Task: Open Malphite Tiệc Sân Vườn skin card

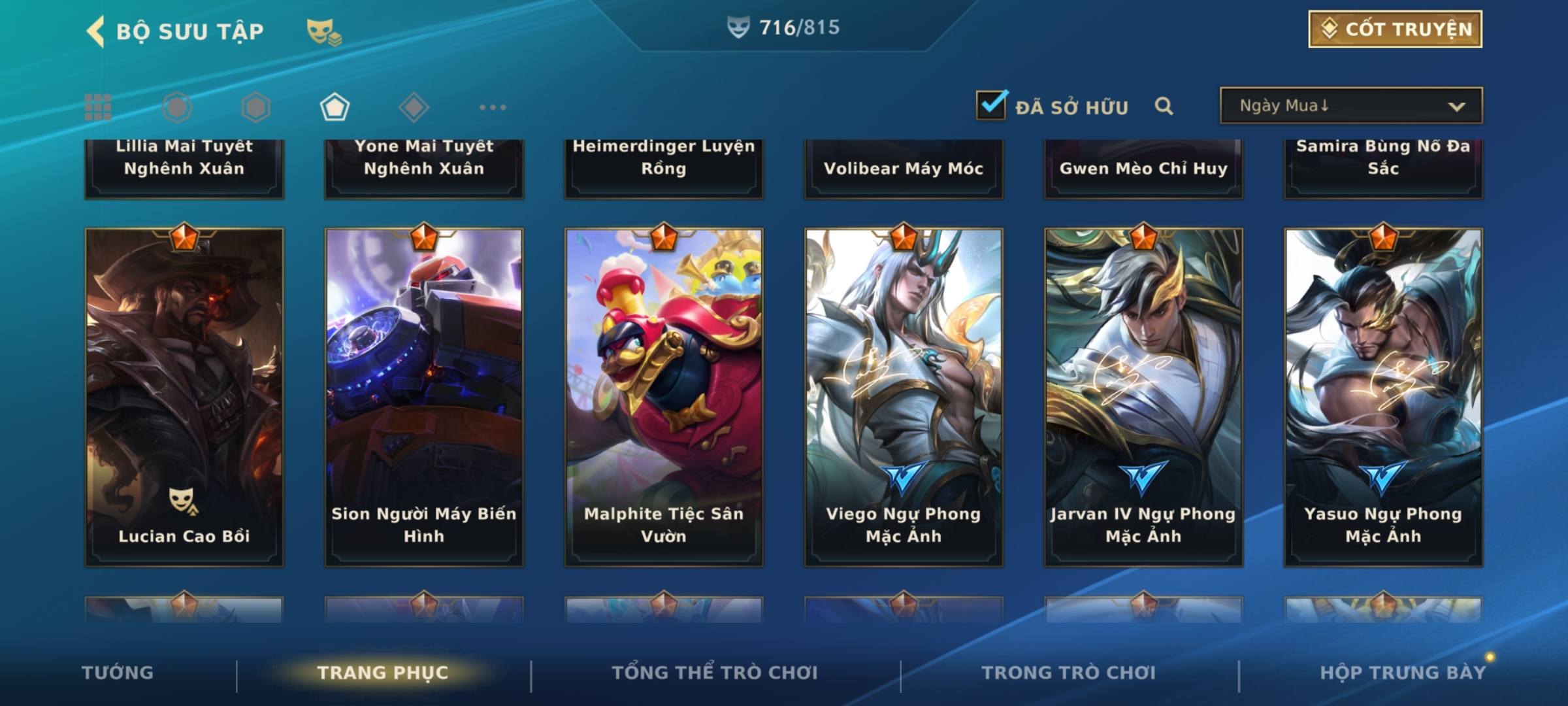Action: click(664, 396)
